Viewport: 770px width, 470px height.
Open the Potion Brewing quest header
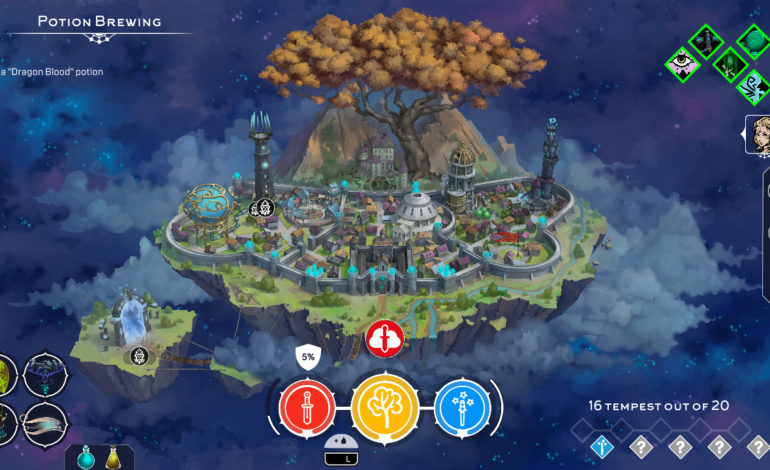98,22
